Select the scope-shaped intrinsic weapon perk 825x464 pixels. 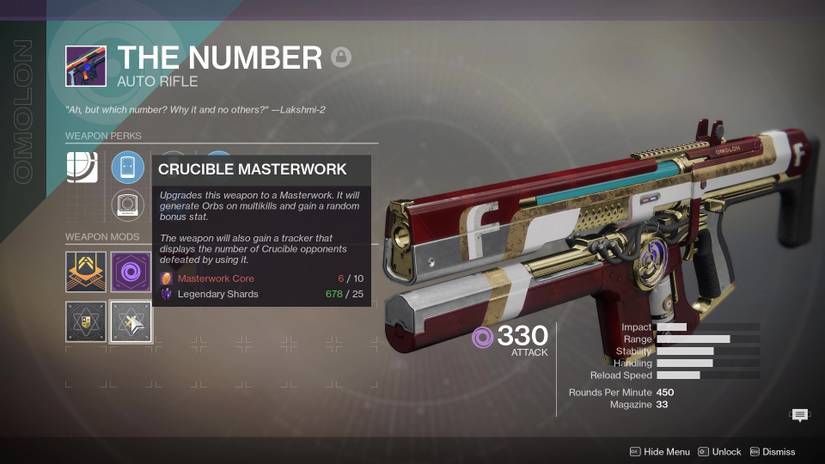(x=82, y=166)
